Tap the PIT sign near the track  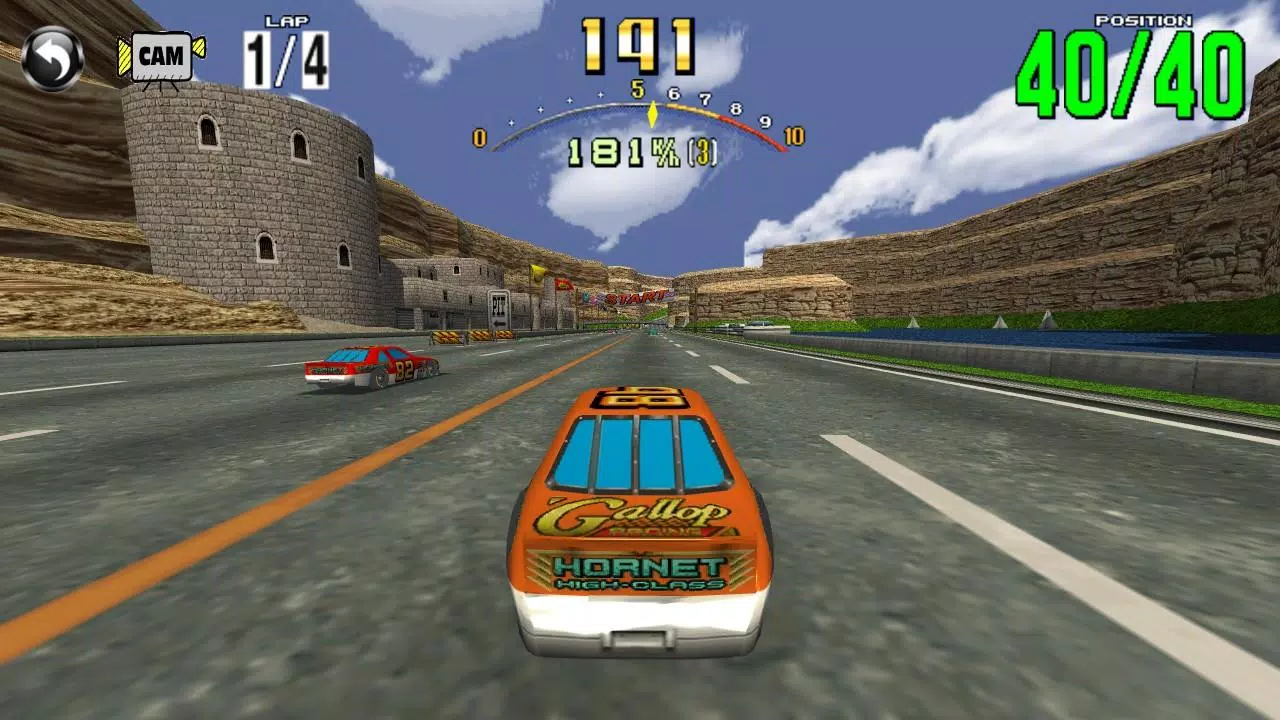499,303
